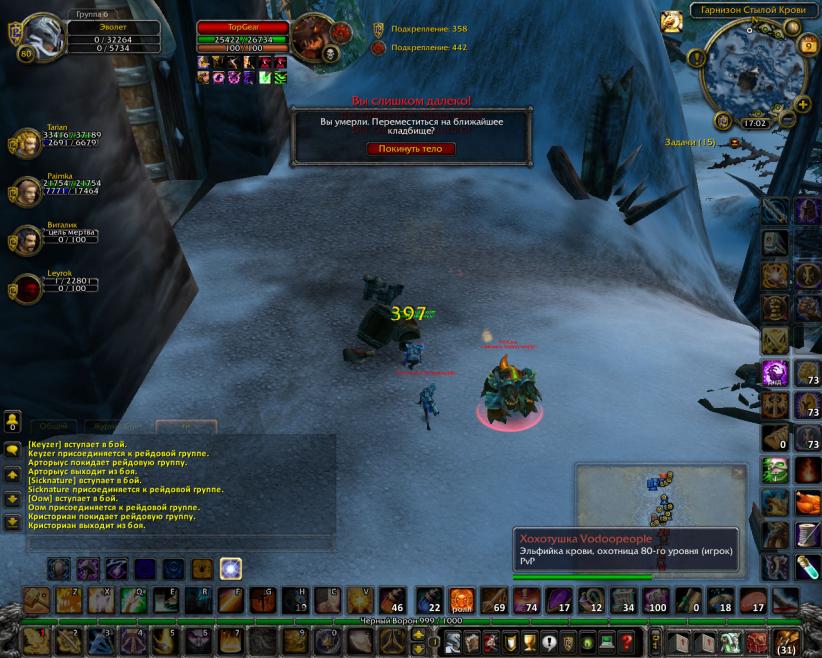822x658 pixels.
Task: Zoom out the minimap with minus button
Action: (787, 119)
